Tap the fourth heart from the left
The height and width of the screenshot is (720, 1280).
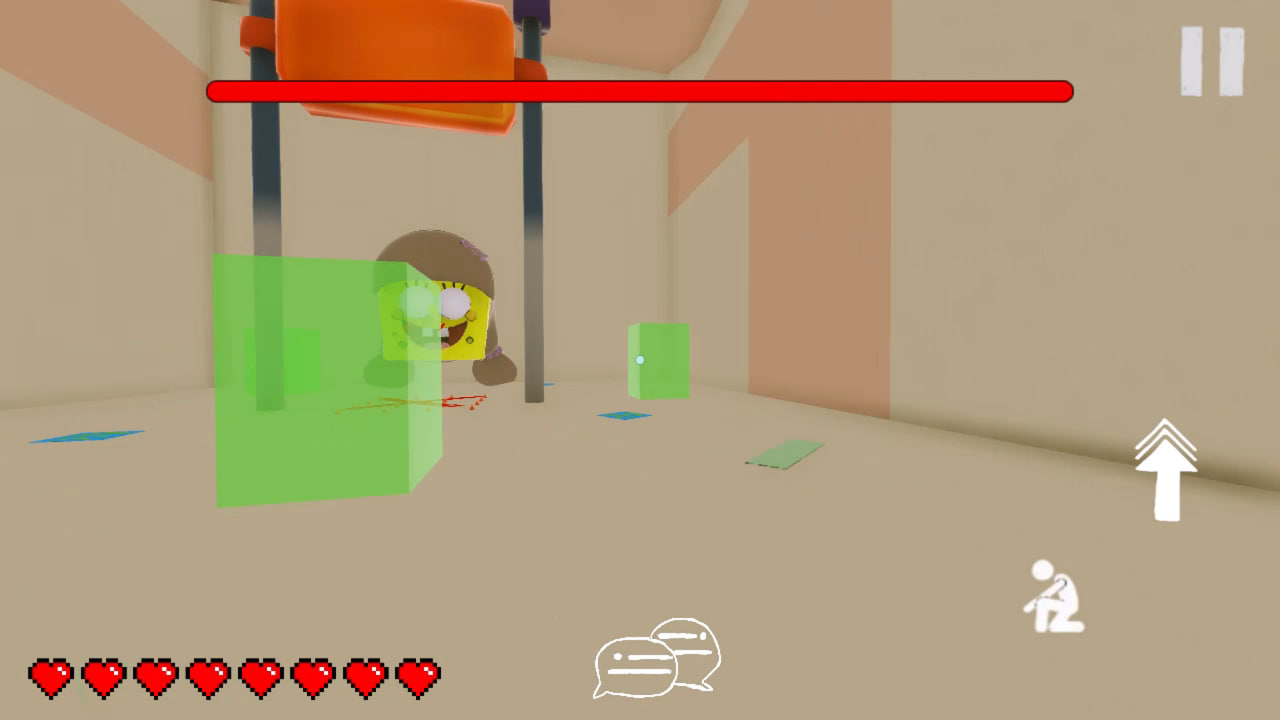click(209, 676)
